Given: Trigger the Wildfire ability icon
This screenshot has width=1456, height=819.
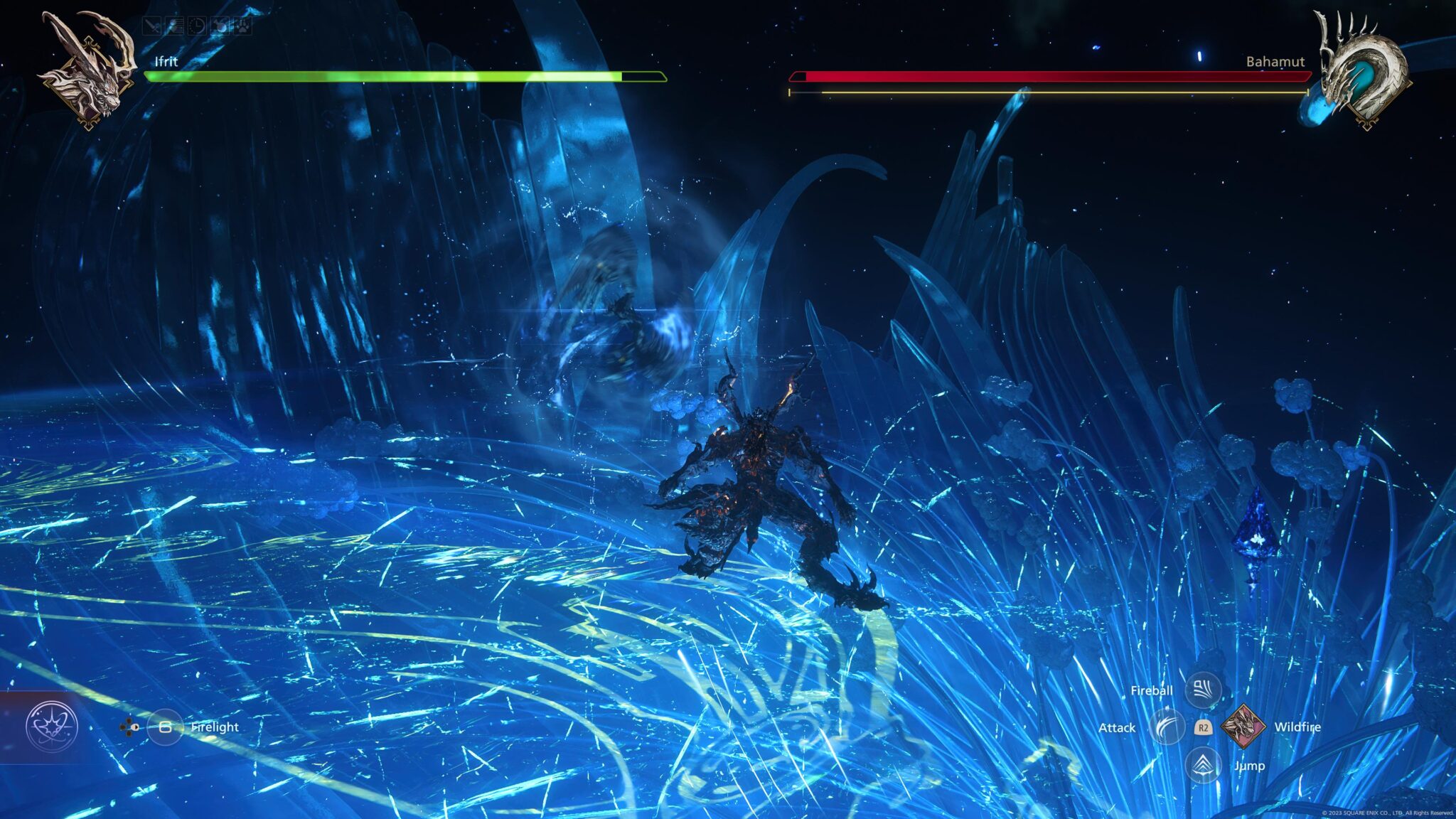Looking at the screenshot, I should click(x=1243, y=726).
